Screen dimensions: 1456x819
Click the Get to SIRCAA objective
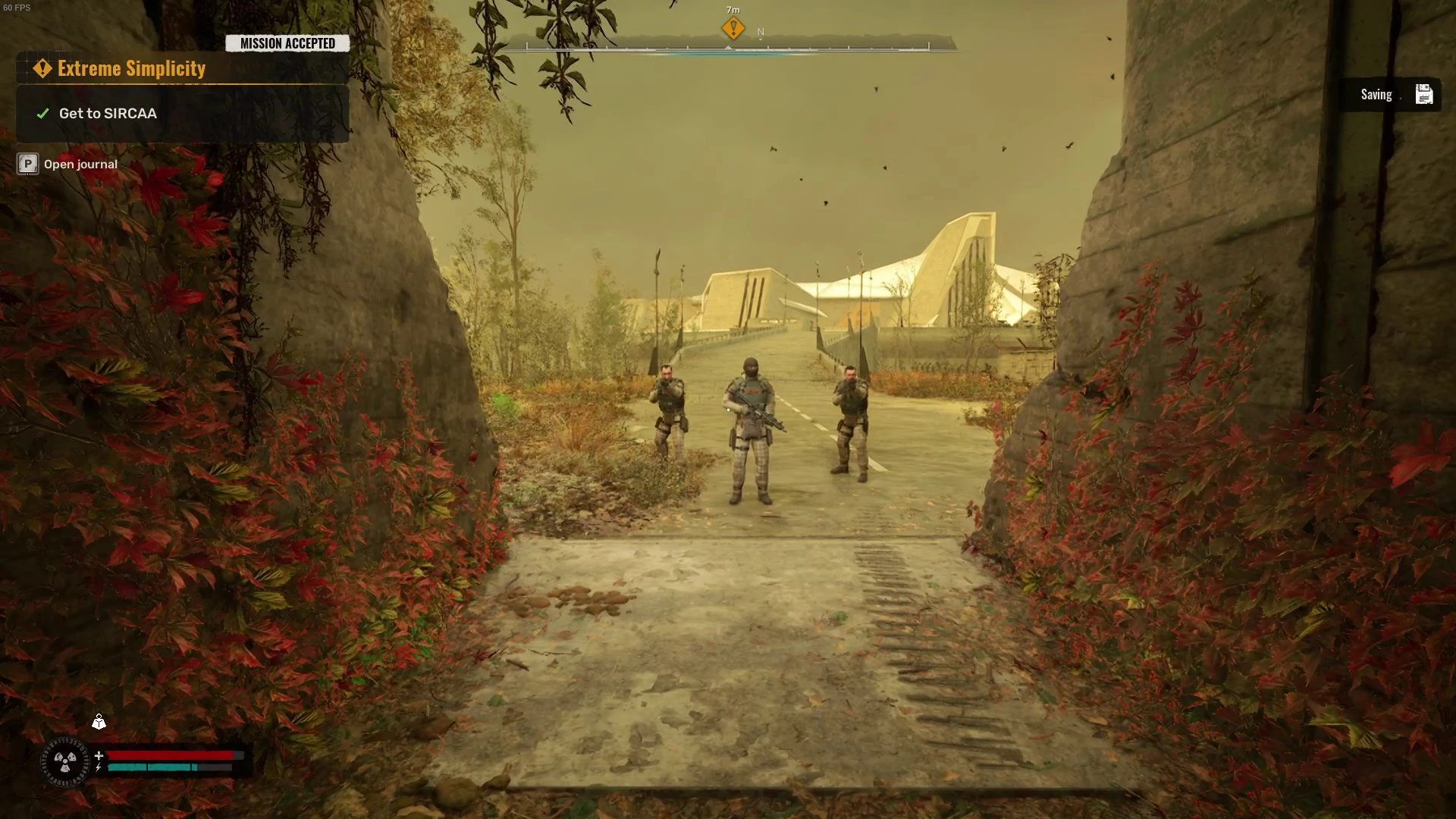point(108,114)
